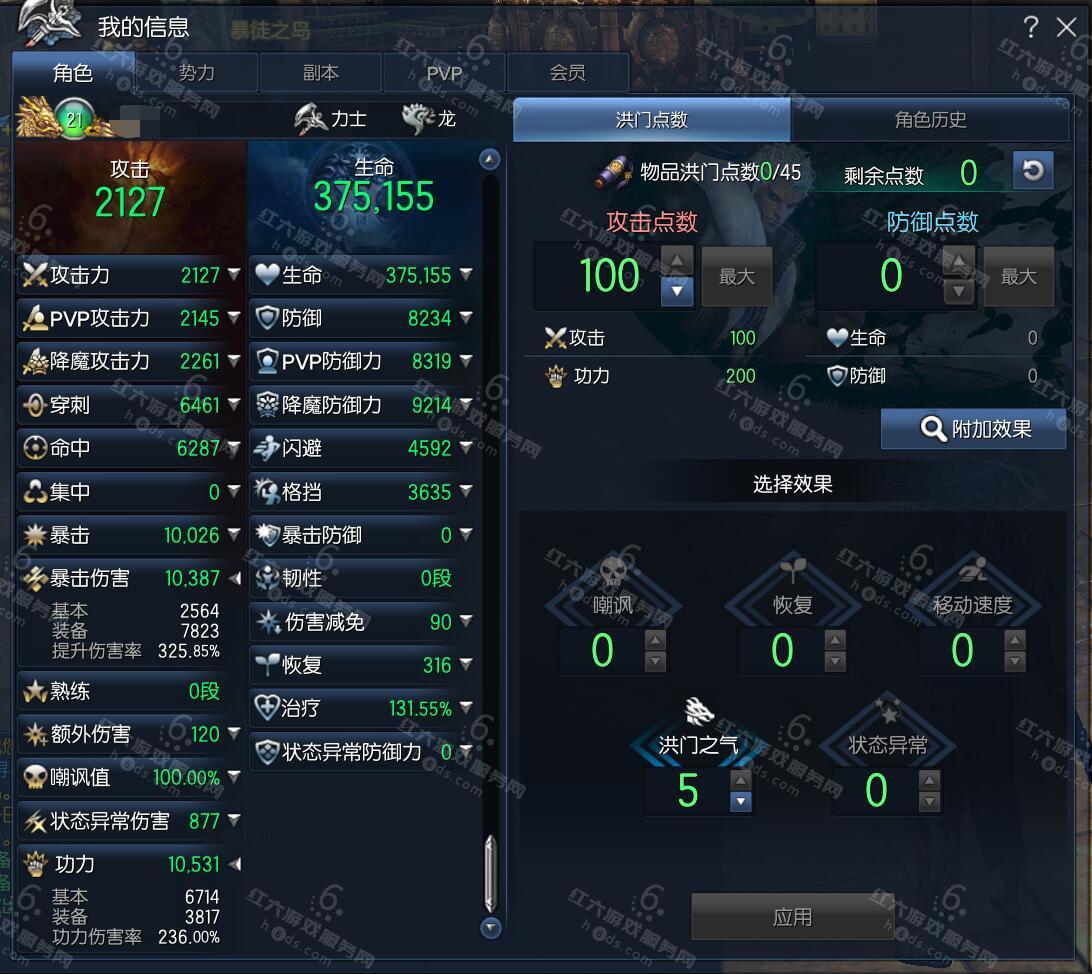Screen dimensions: 1092x974
Task: Reset points with the refresh arrow button
Action: (1033, 170)
